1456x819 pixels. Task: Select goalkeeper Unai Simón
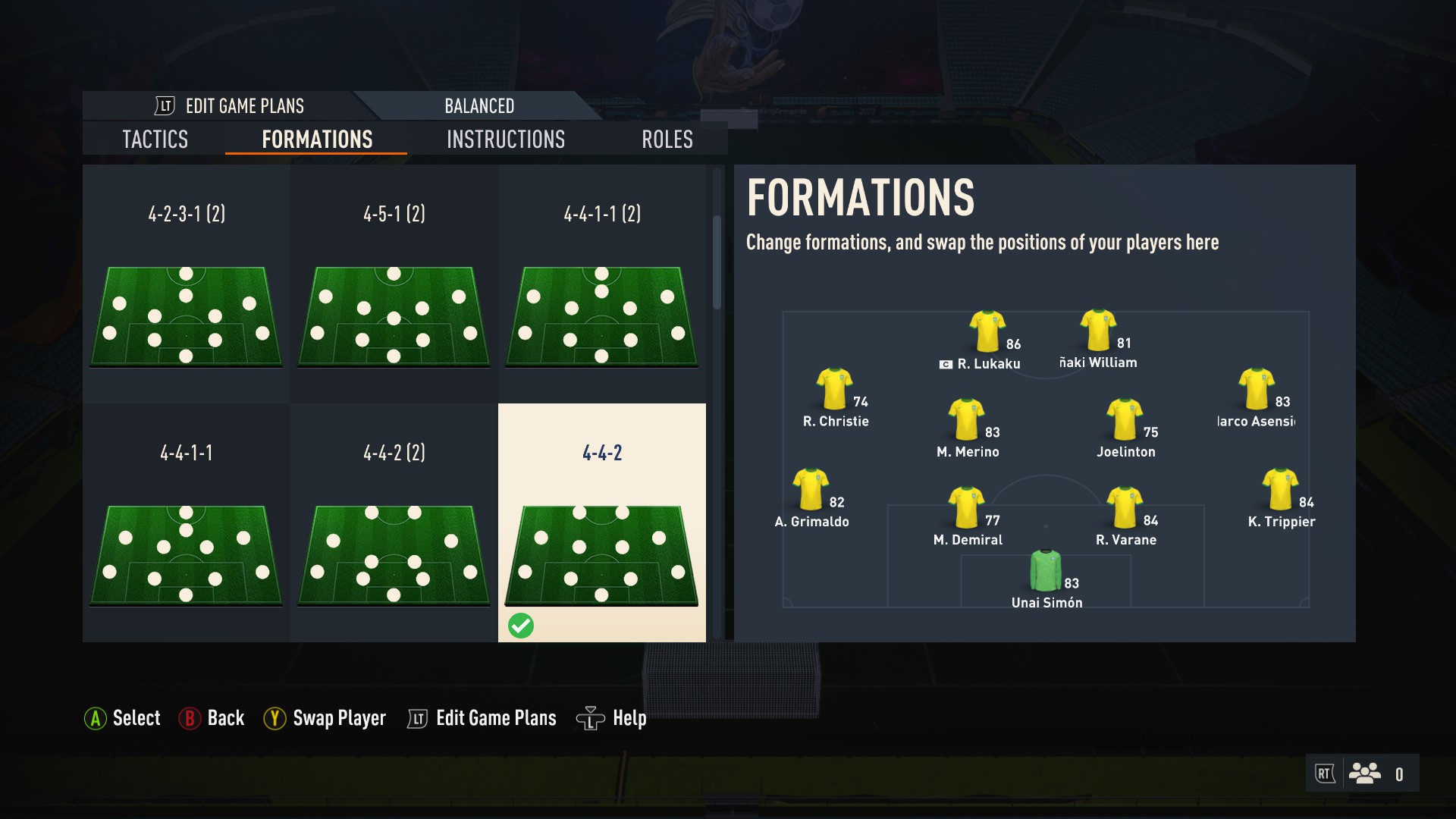point(1046,573)
